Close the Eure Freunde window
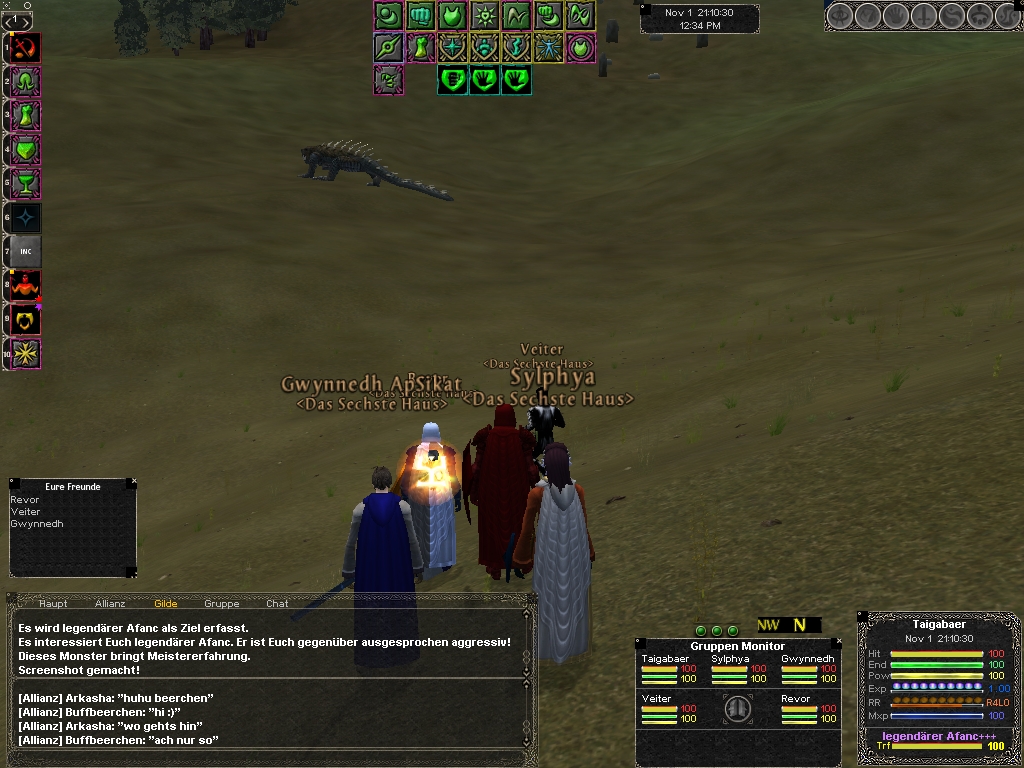 click(132, 484)
